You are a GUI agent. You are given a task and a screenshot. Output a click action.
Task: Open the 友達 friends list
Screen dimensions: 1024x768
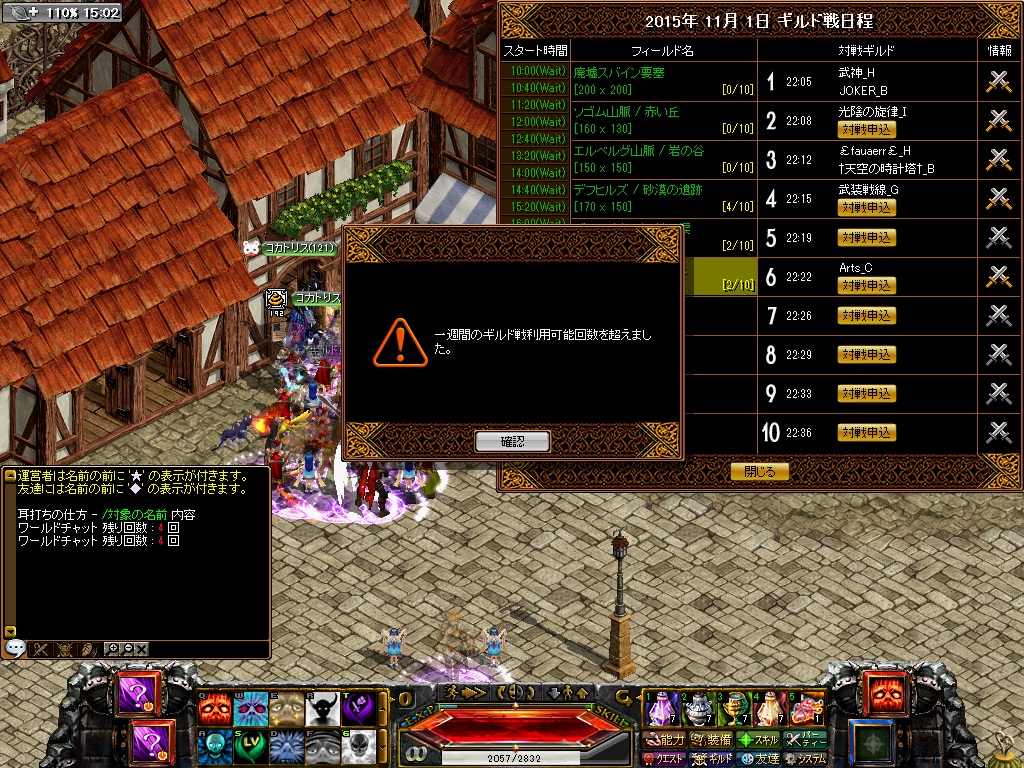762,759
